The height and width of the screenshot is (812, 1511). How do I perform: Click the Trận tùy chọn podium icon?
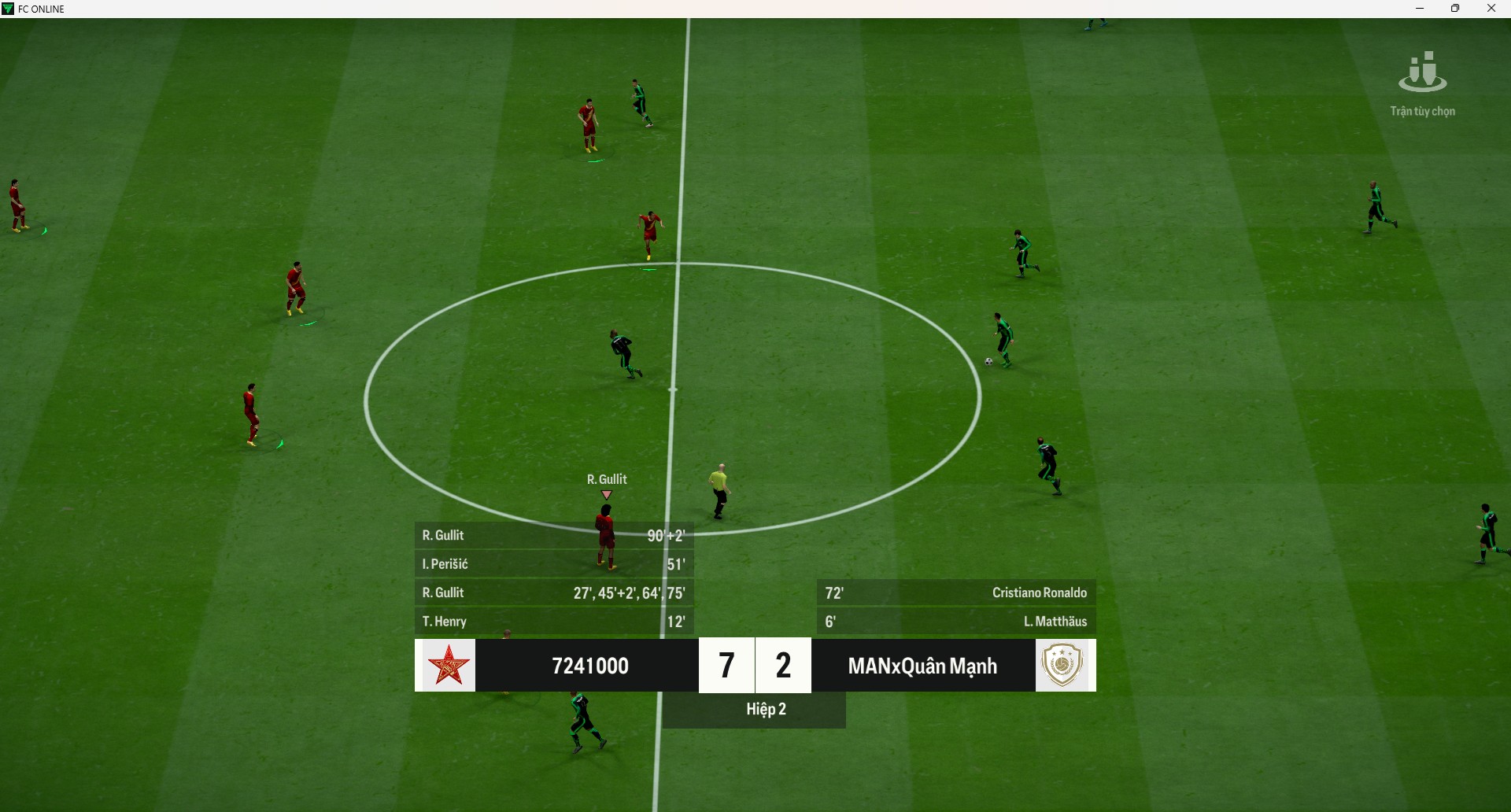pyautogui.click(x=1422, y=72)
